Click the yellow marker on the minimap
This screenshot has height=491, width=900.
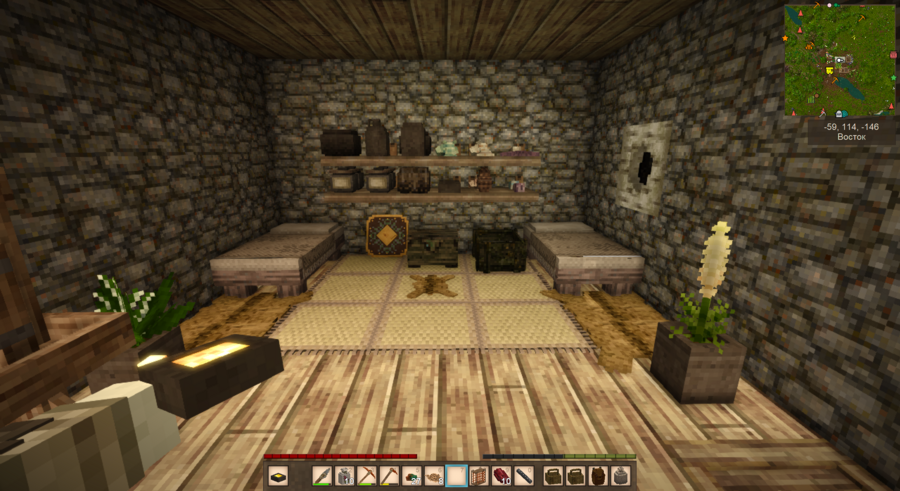pyautogui.click(x=830, y=72)
